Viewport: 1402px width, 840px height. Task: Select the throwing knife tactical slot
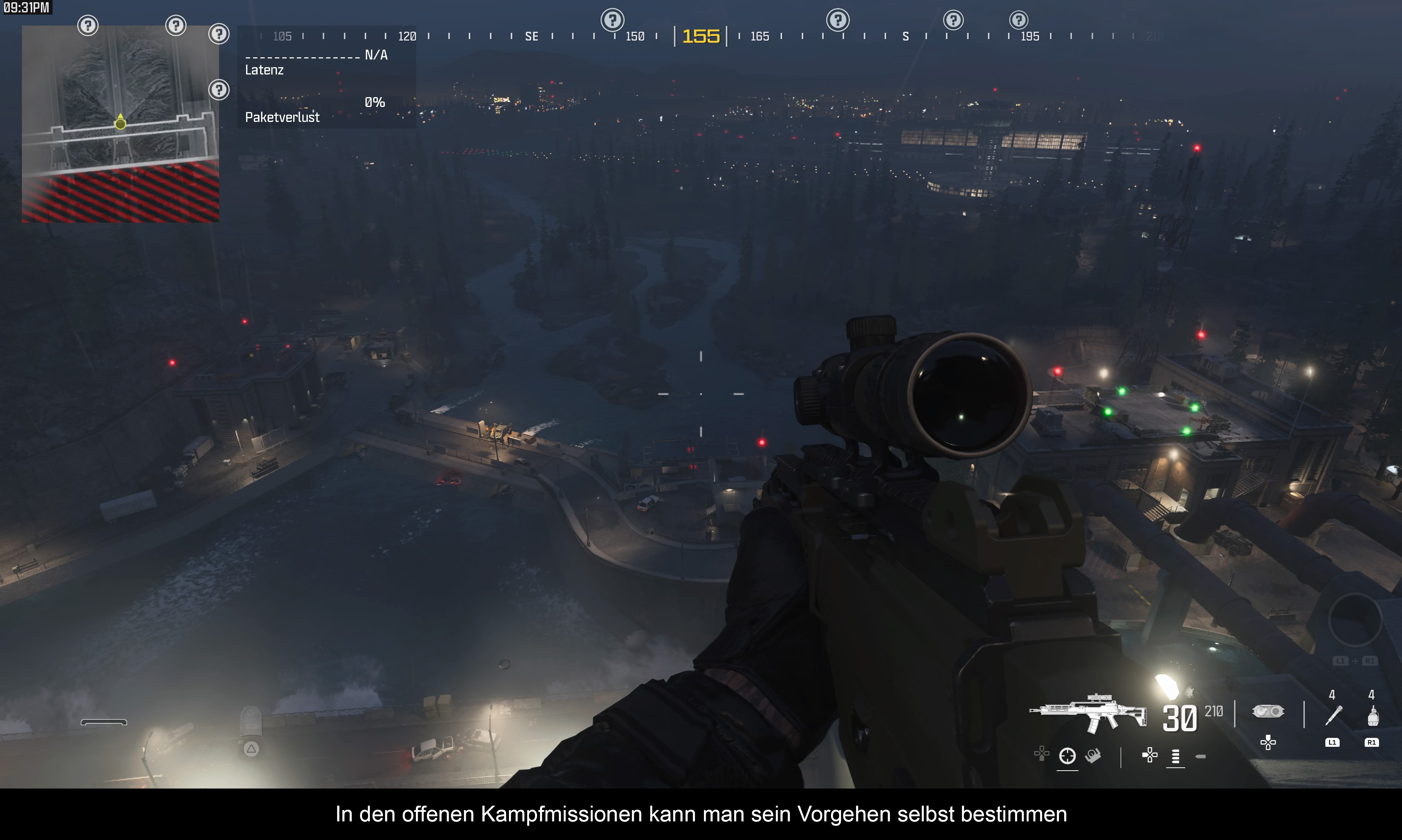coord(1333,716)
